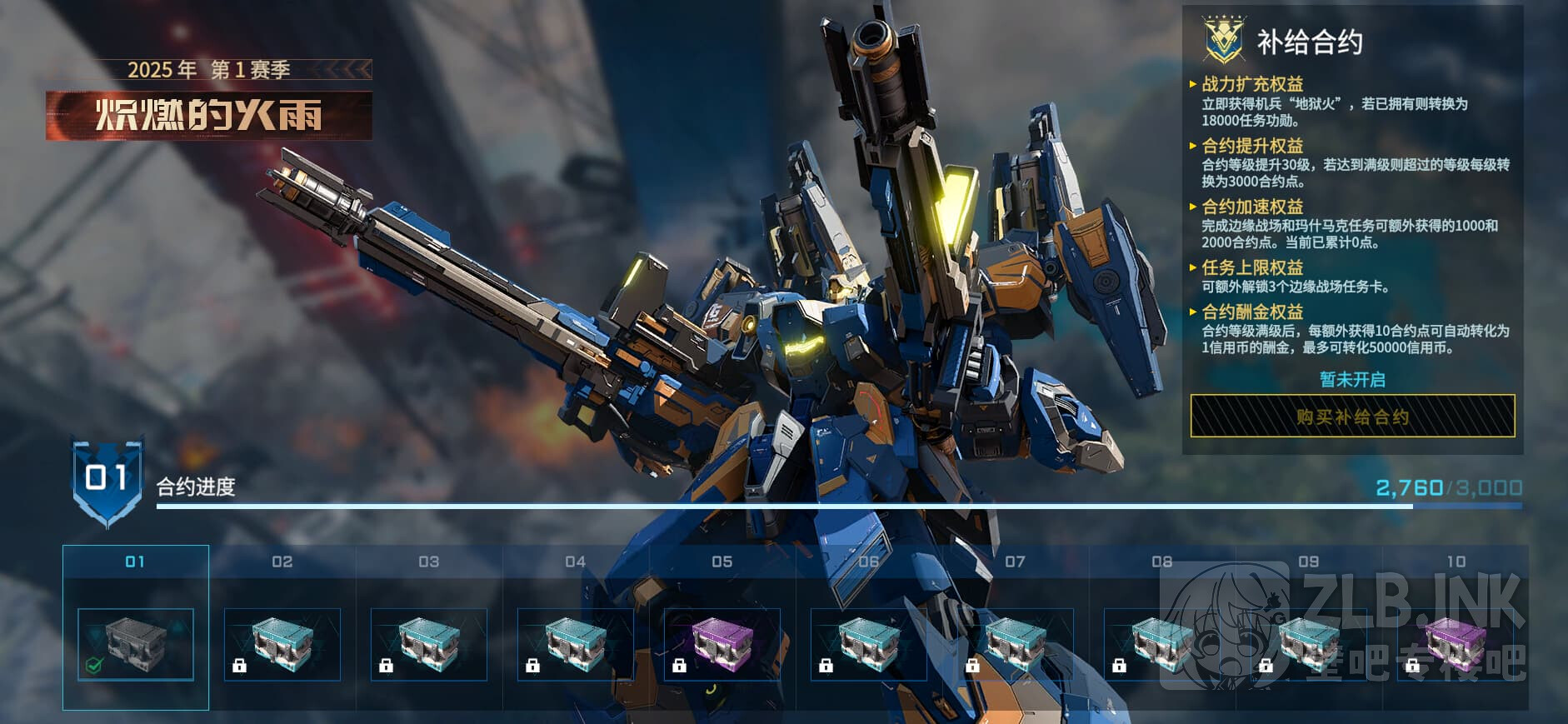The image size is (1568, 724).
Task: Open the level 04 reward crate tile
Action: (576, 644)
